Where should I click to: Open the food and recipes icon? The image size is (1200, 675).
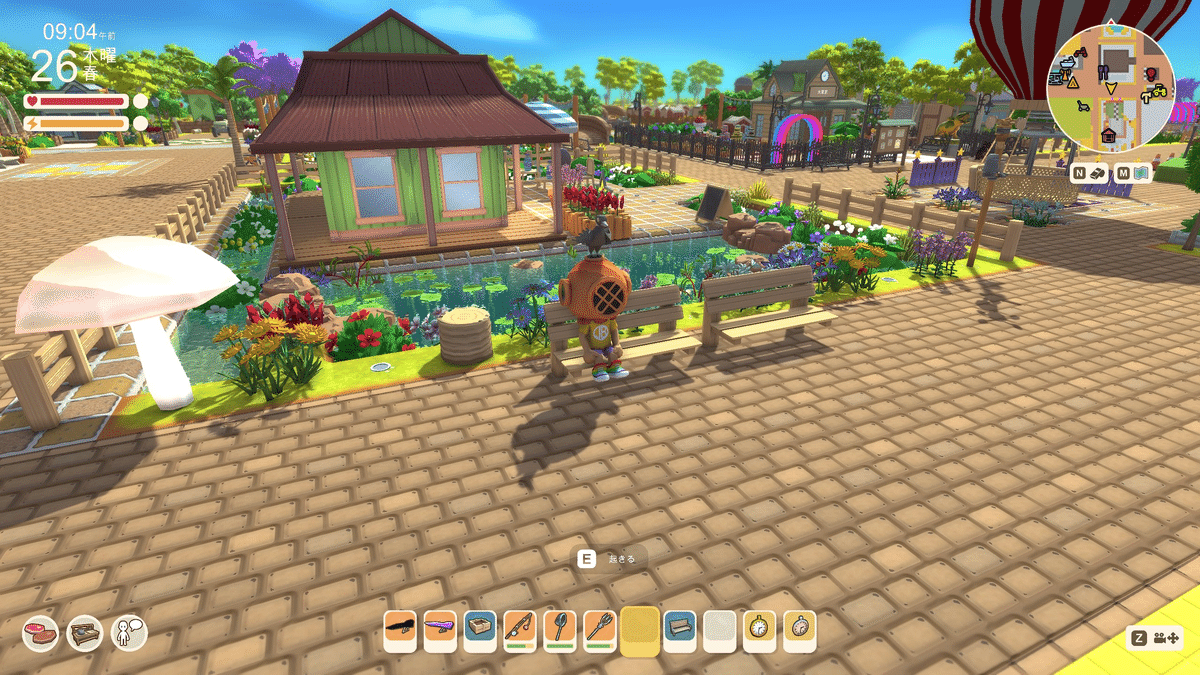(40, 633)
